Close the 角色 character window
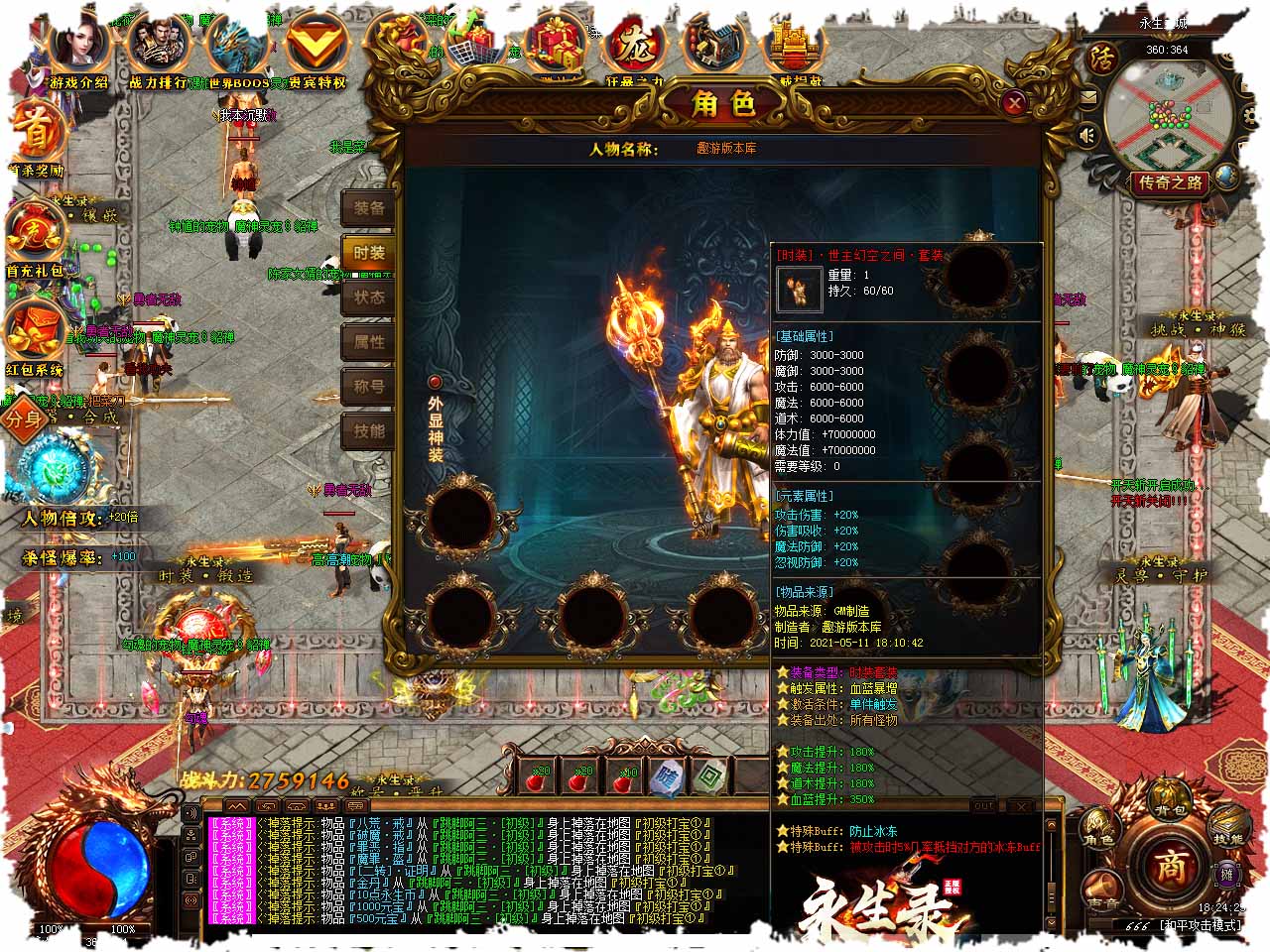1270x952 pixels. [1014, 103]
